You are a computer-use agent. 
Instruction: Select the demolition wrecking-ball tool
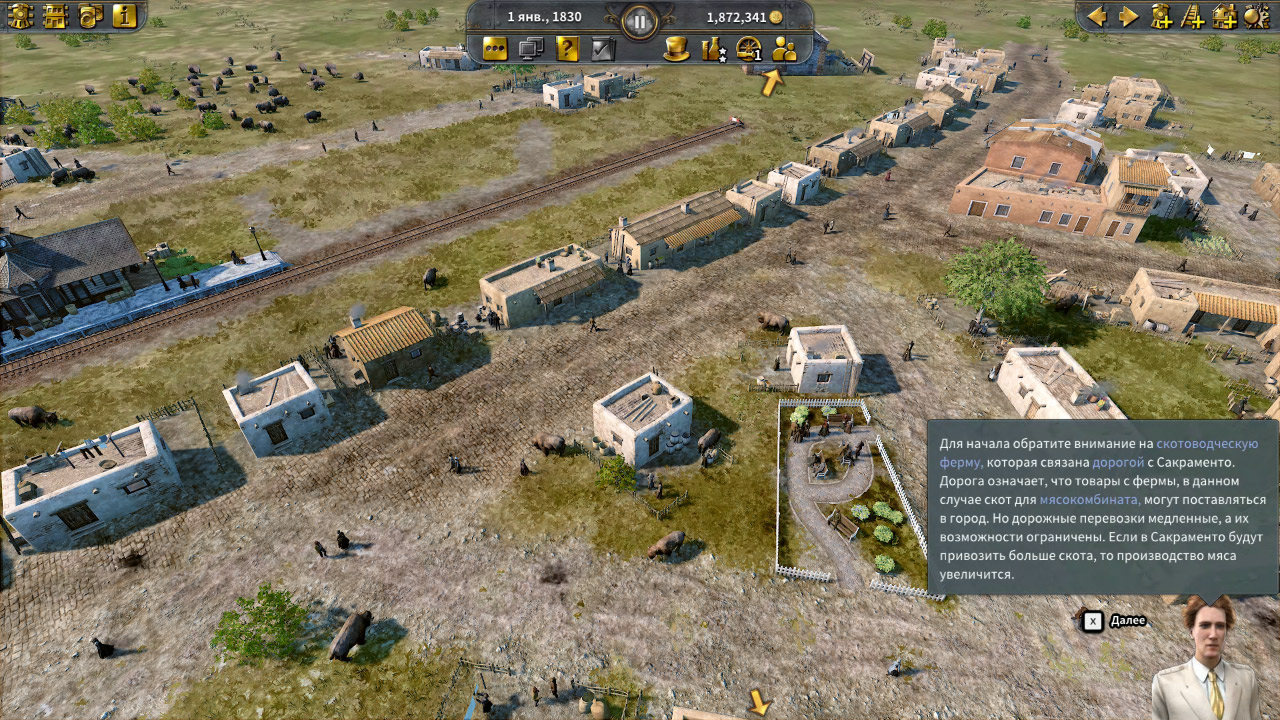click(x=1256, y=16)
